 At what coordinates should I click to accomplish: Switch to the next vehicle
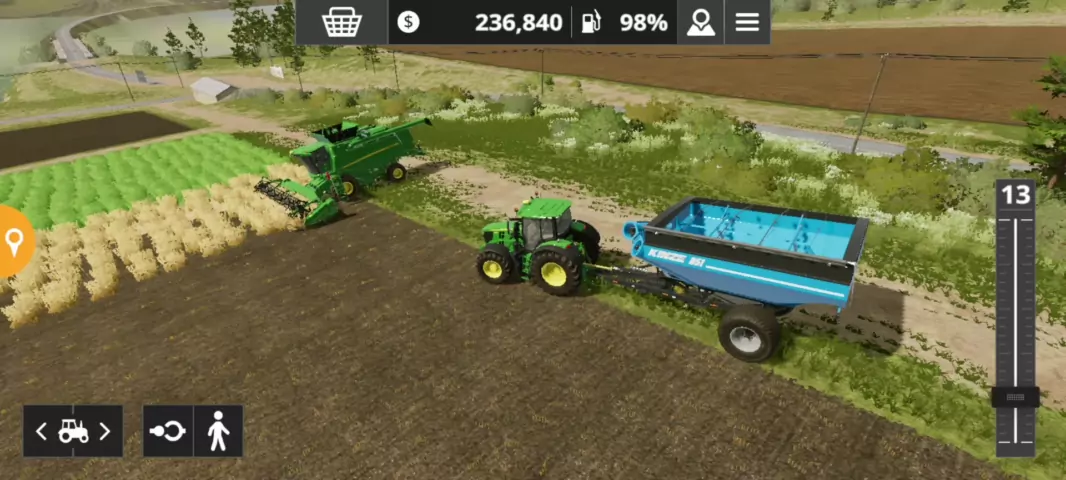105,431
